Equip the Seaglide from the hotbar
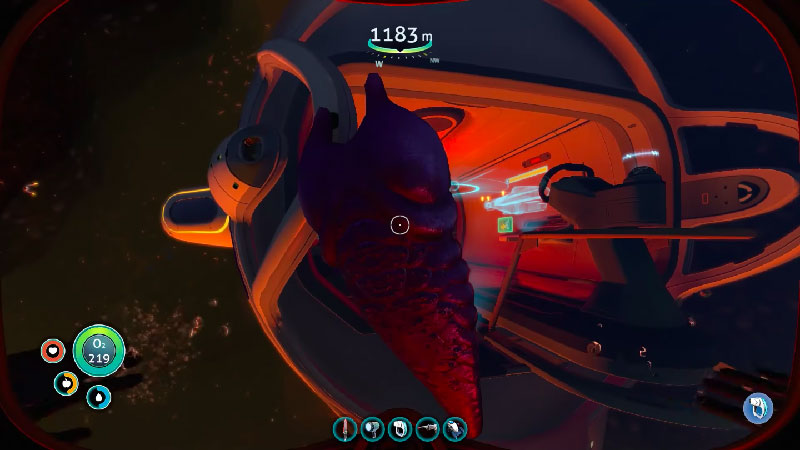The image size is (800, 450). (454, 429)
